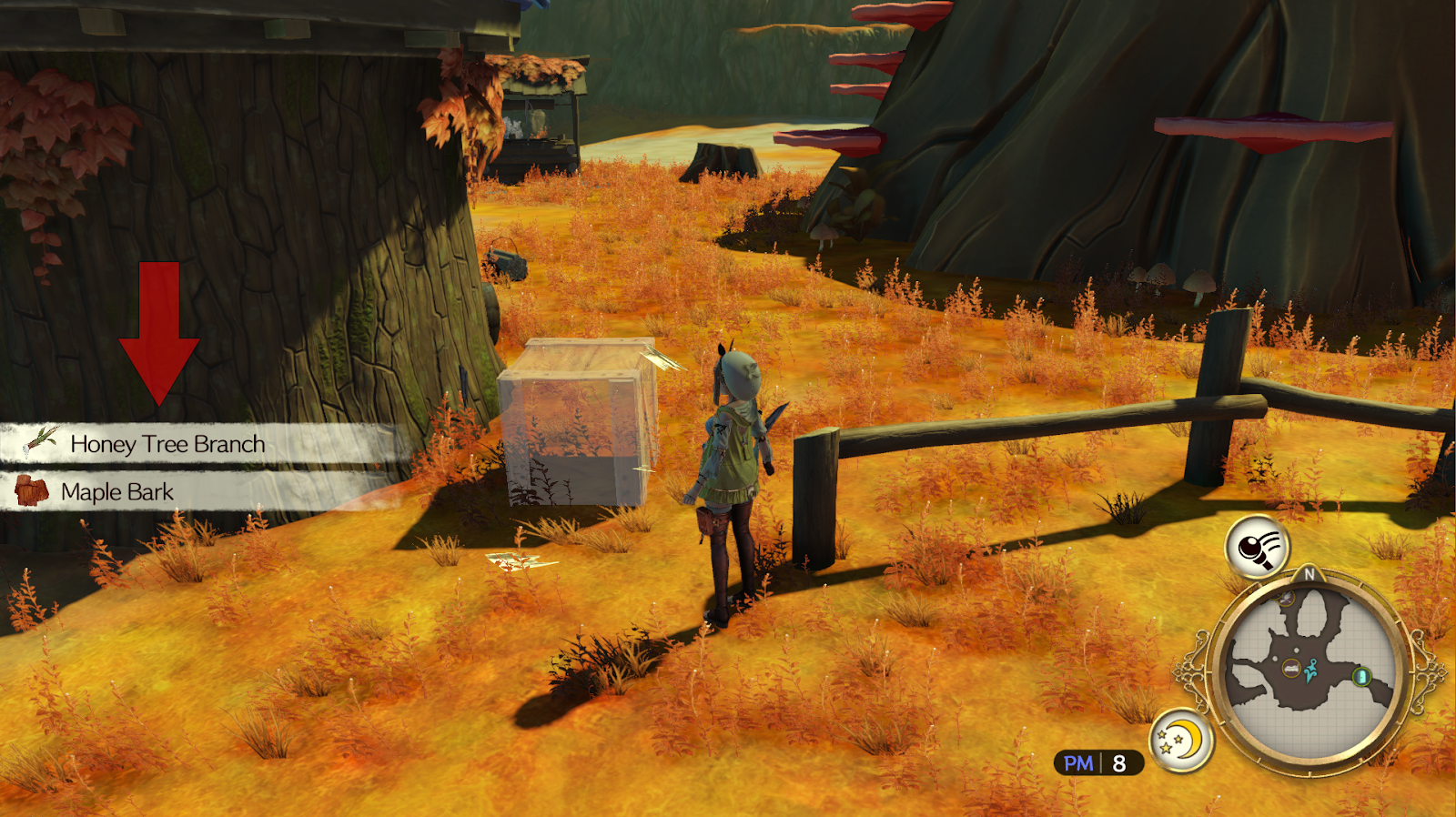Click the watering can near the tree
The height and width of the screenshot is (817, 1456).
[x=503, y=259]
